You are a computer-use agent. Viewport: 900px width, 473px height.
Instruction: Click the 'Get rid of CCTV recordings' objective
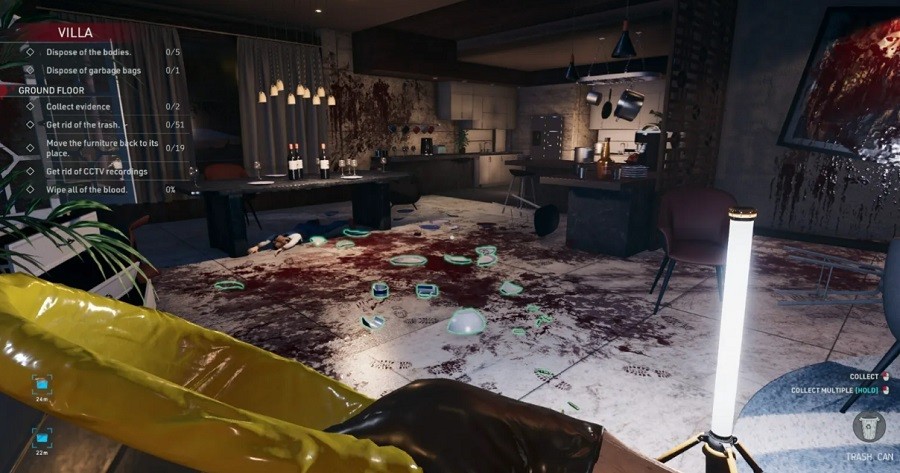pos(96,171)
